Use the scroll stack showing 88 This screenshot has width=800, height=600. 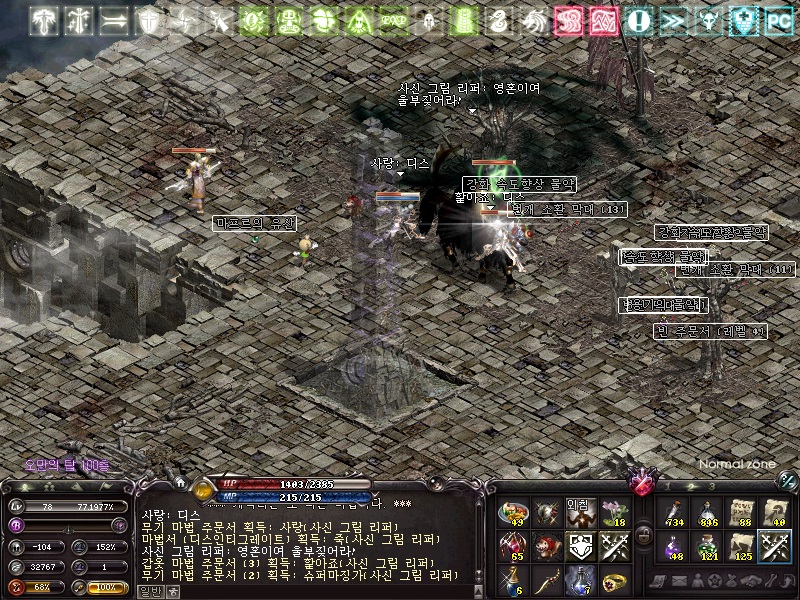[740, 513]
